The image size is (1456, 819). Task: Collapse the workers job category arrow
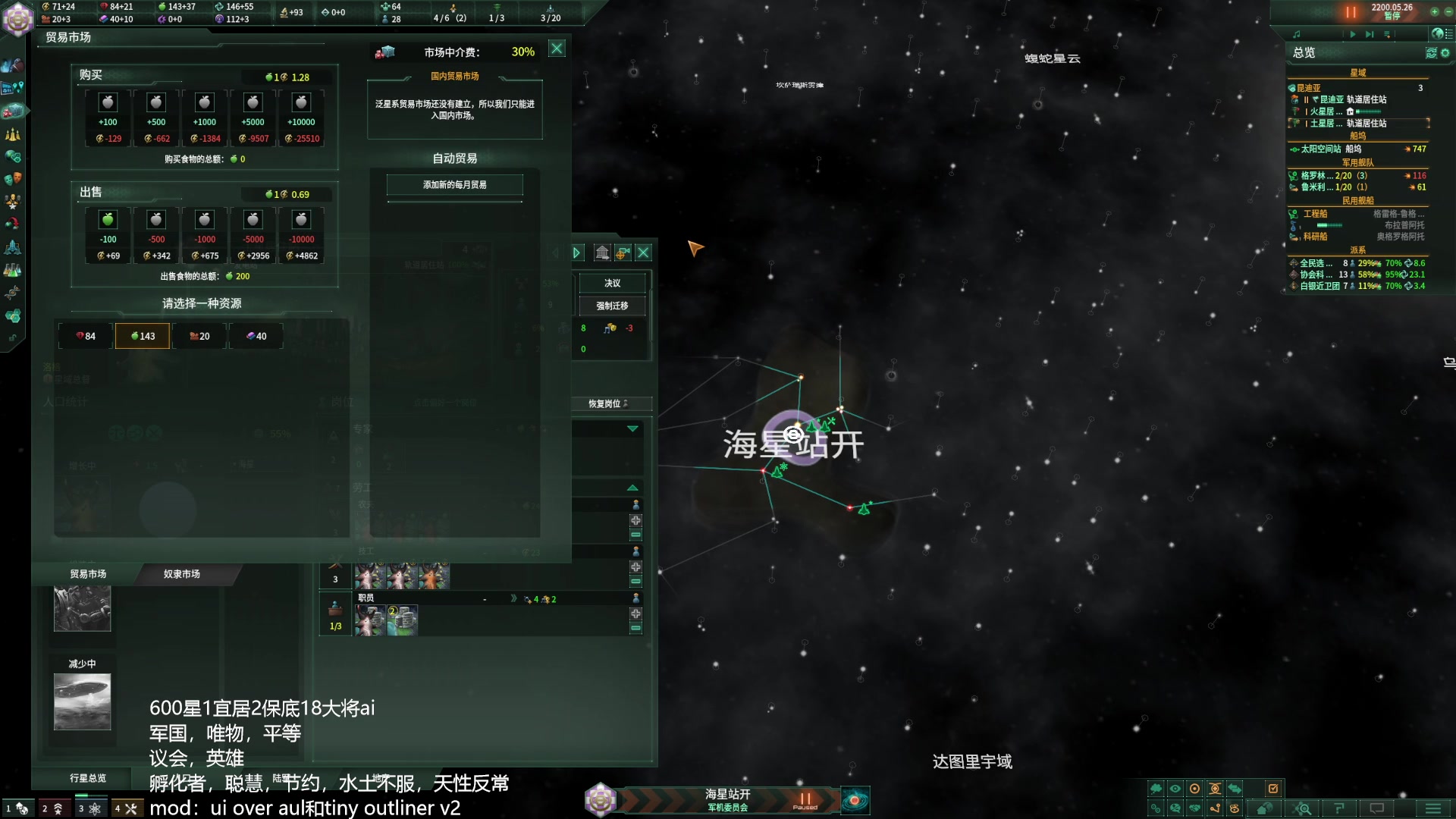[x=632, y=486]
